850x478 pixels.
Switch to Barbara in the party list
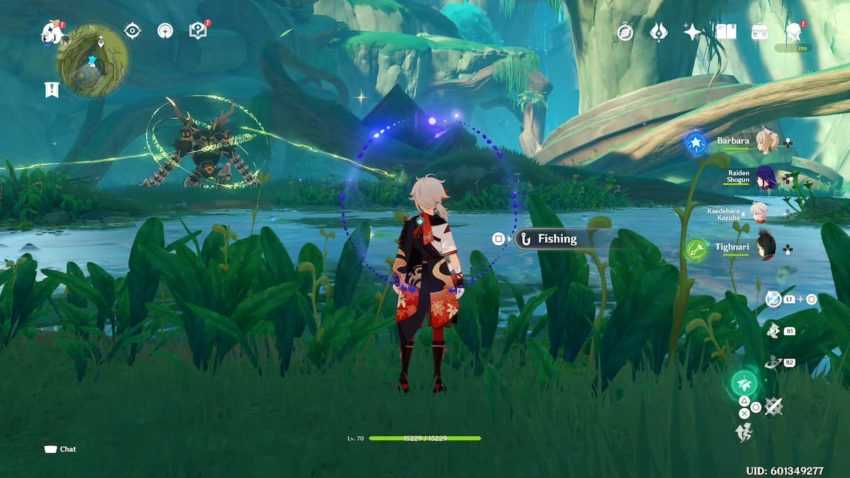(765, 141)
